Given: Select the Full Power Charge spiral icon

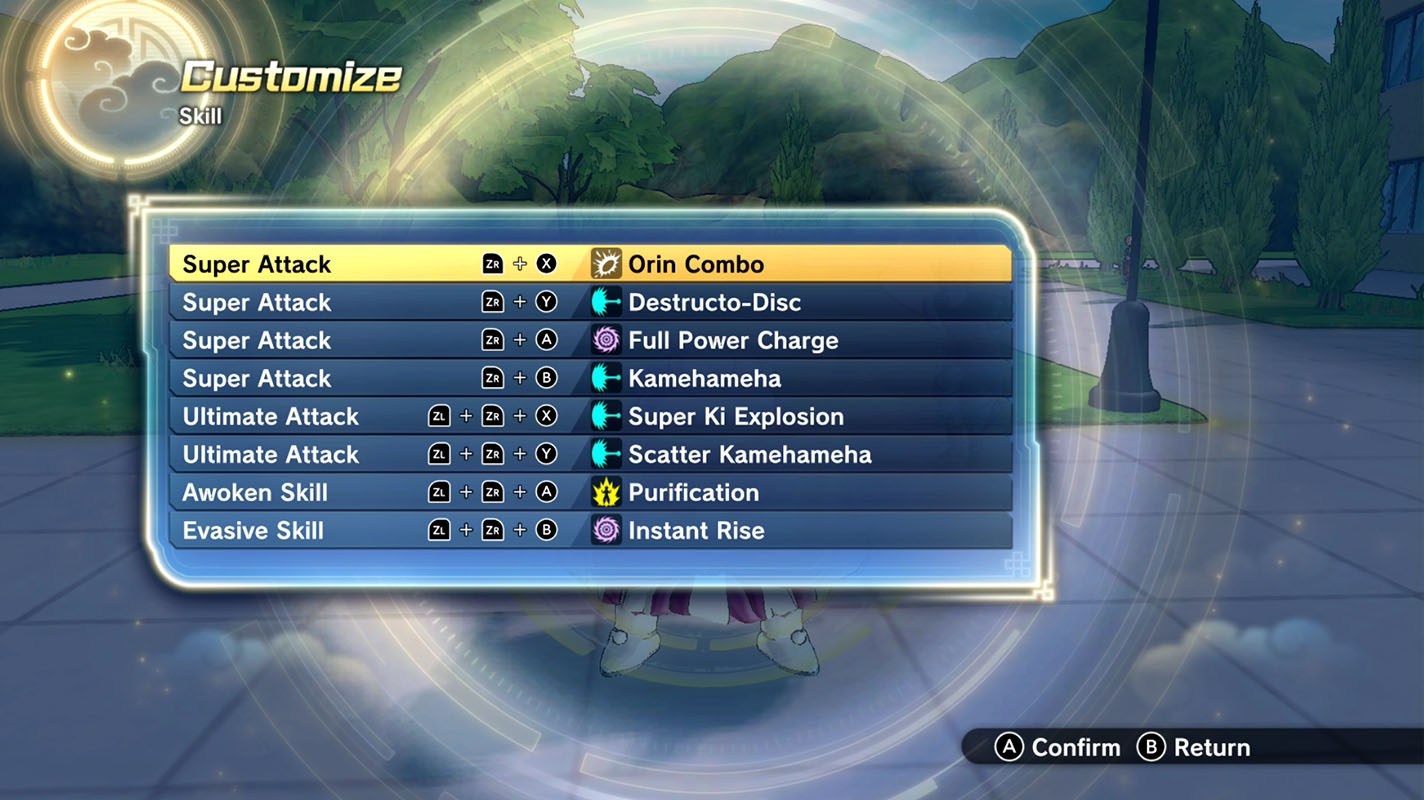Looking at the screenshot, I should pos(607,340).
